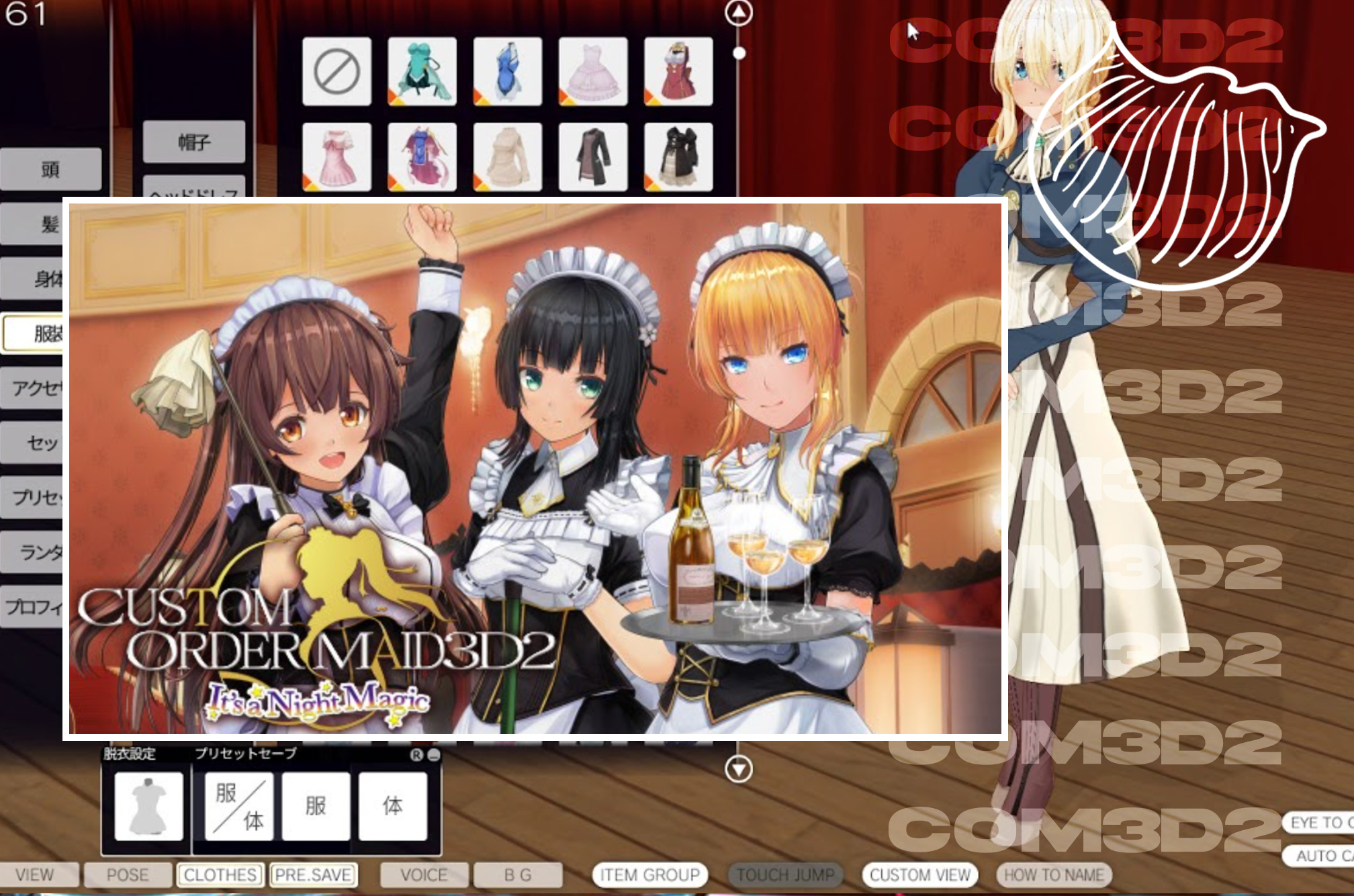Open the PRE.SAVE panel
Image resolution: width=1354 pixels, height=896 pixels.
coord(313,875)
